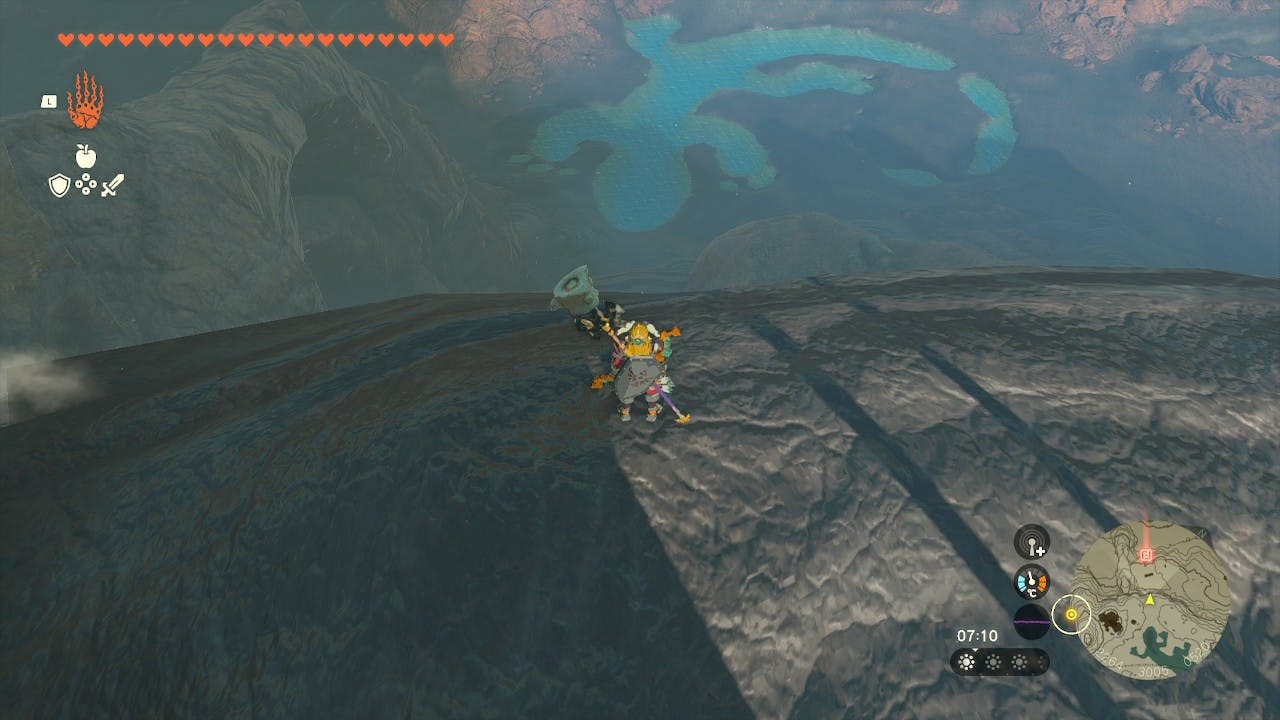The image size is (1280, 720).
Task: Open the sword weapon quick-select icon
Action: click(112, 185)
